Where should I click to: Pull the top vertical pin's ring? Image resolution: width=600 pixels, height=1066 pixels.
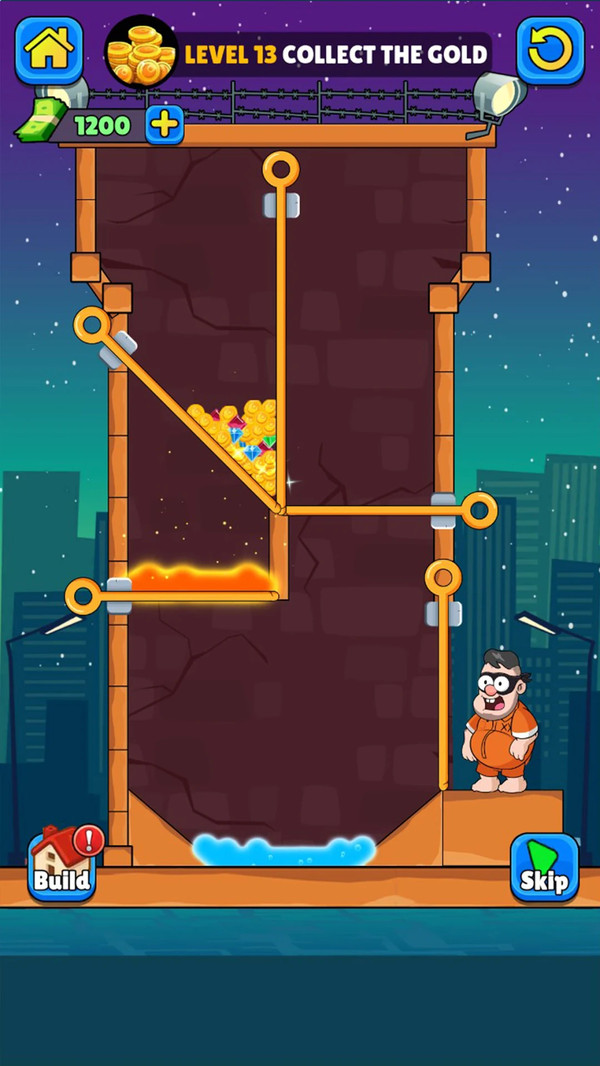click(281, 170)
